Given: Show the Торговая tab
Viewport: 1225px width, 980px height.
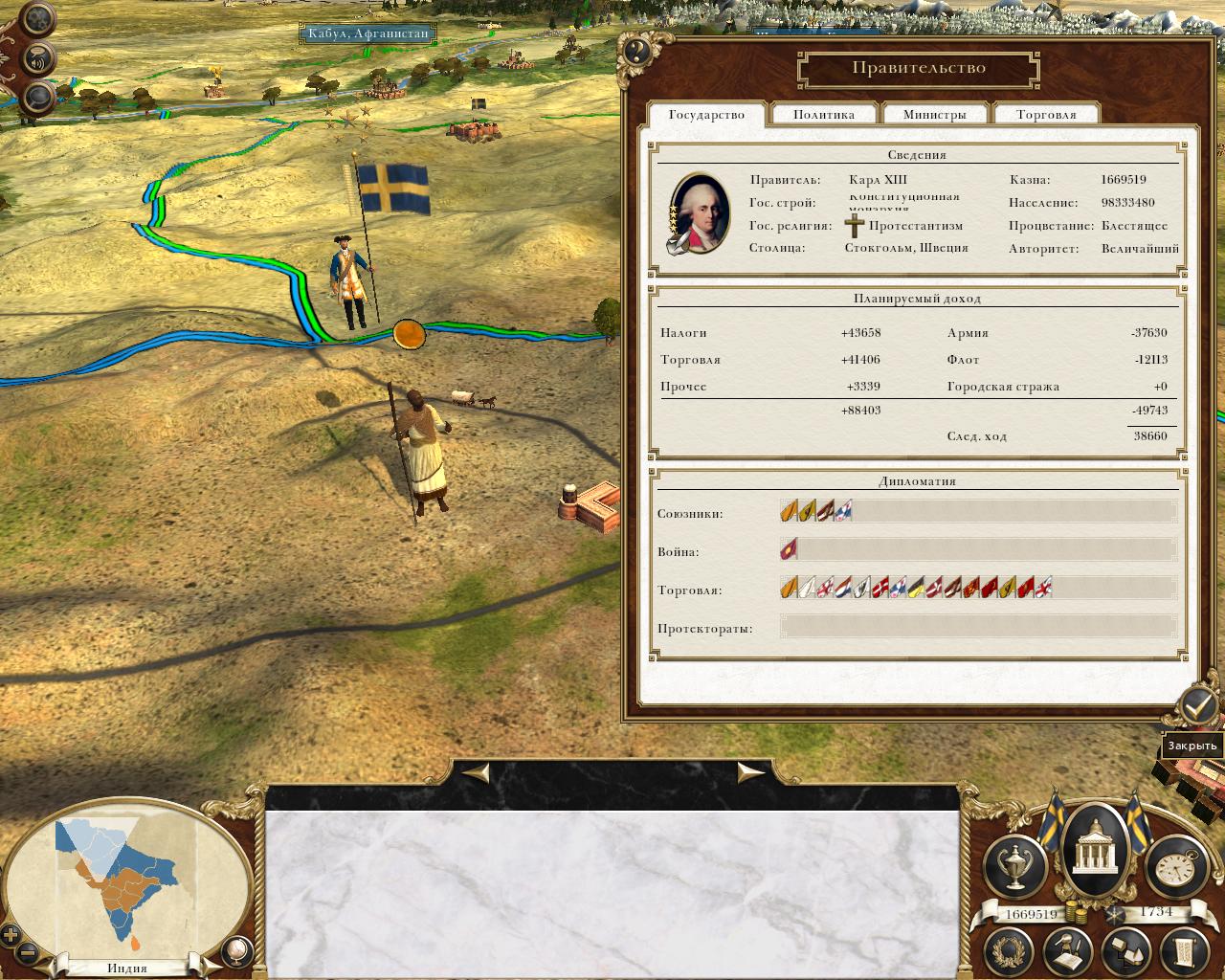Looking at the screenshot, I should 1046,115.
